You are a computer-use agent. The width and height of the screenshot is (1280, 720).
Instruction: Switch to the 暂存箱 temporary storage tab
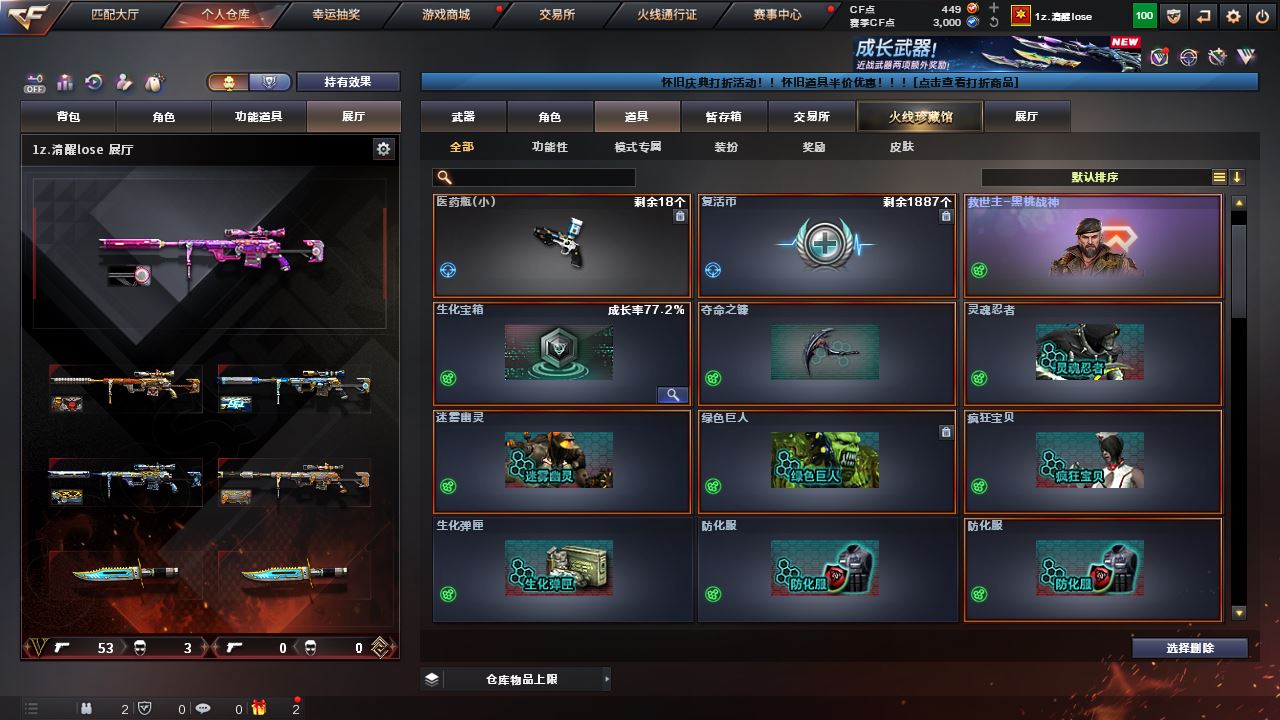click(723, 117)
